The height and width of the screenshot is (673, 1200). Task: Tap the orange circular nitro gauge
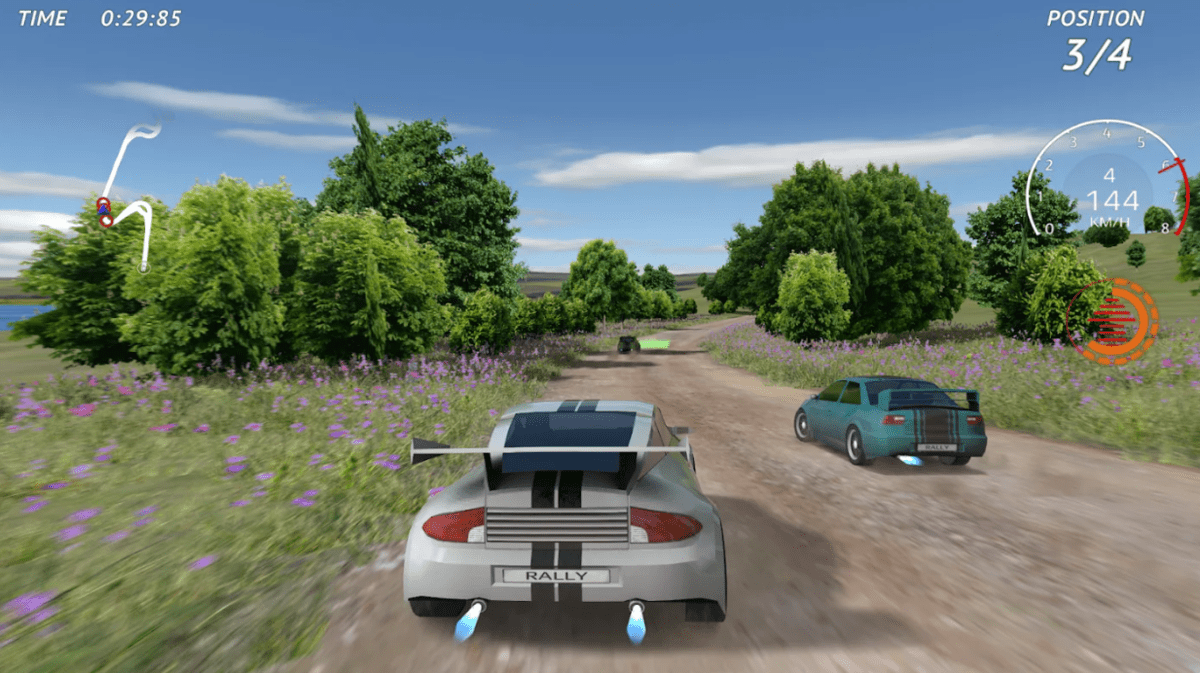point(1112,321)
